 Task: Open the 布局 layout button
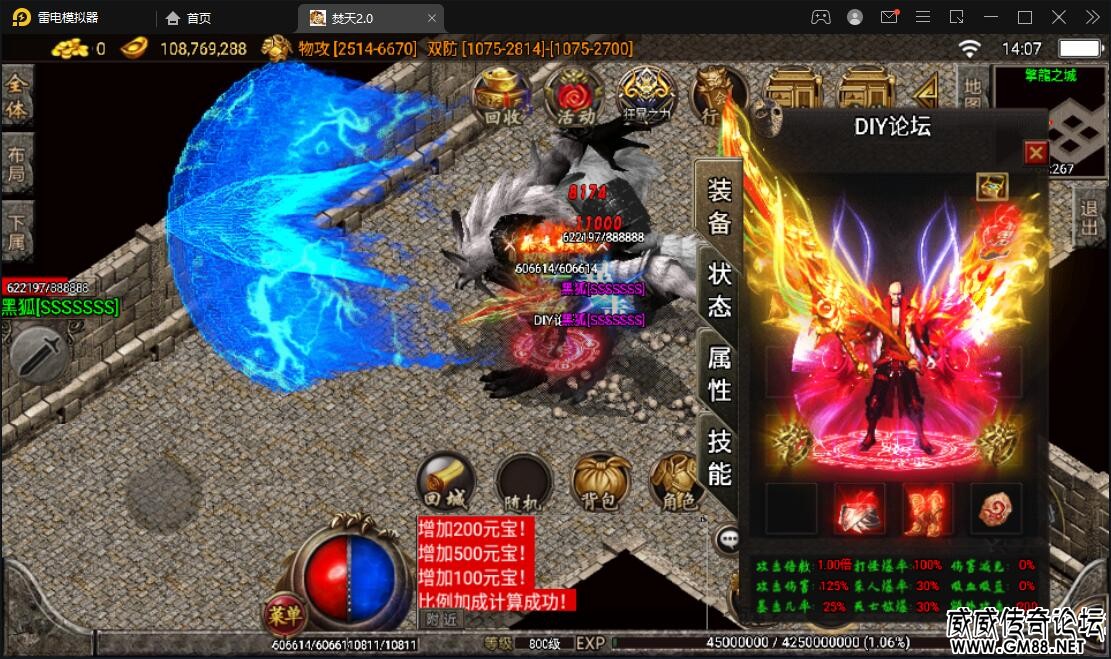(x=16, y=165)
